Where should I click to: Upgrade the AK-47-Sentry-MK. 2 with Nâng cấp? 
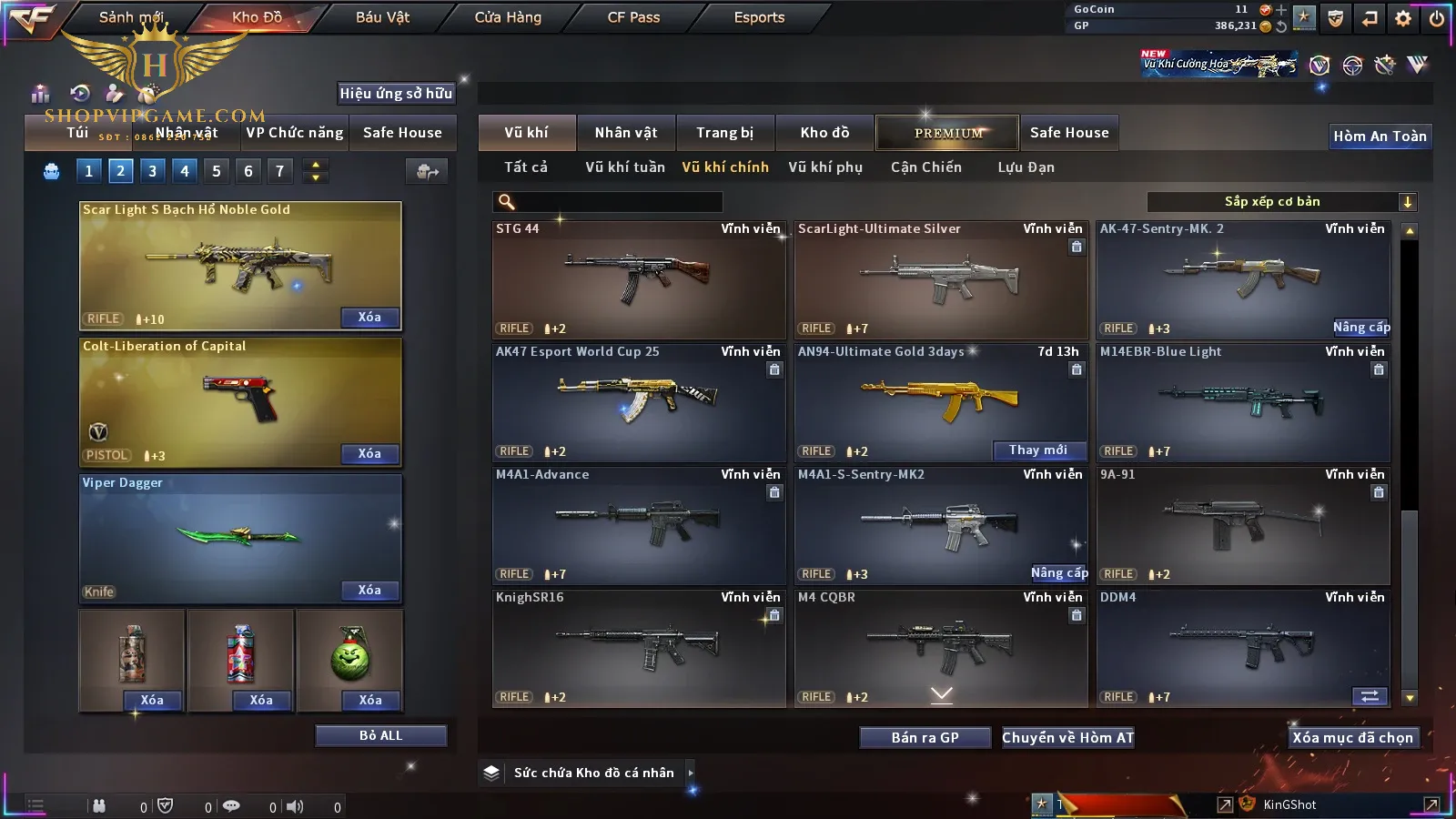point(1360,328)
